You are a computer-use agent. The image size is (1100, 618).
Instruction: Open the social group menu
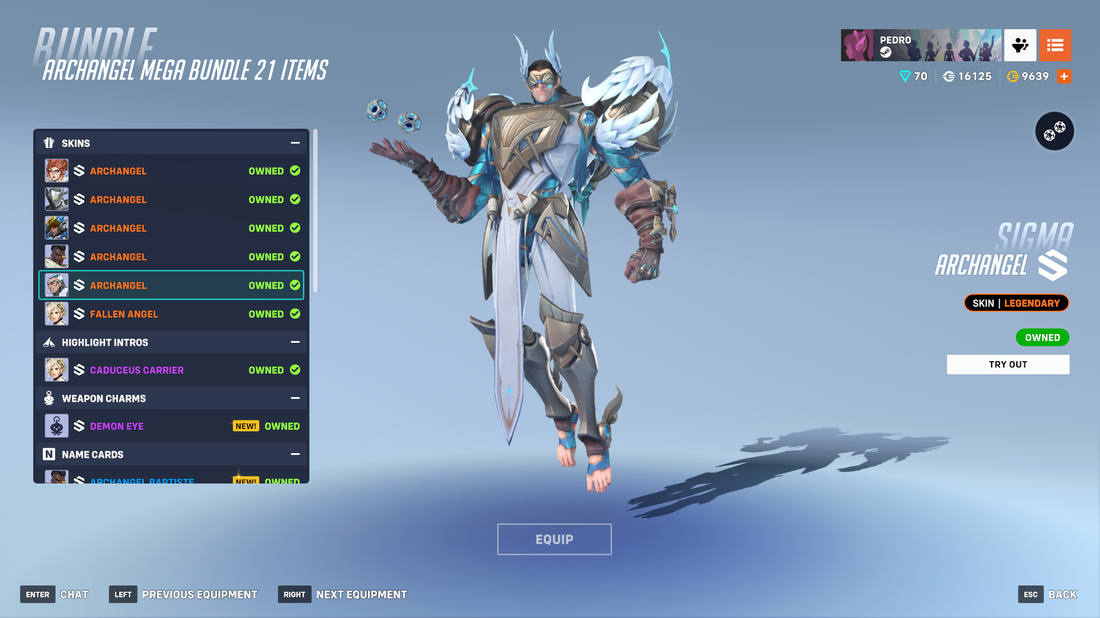tap(1020, 45)
